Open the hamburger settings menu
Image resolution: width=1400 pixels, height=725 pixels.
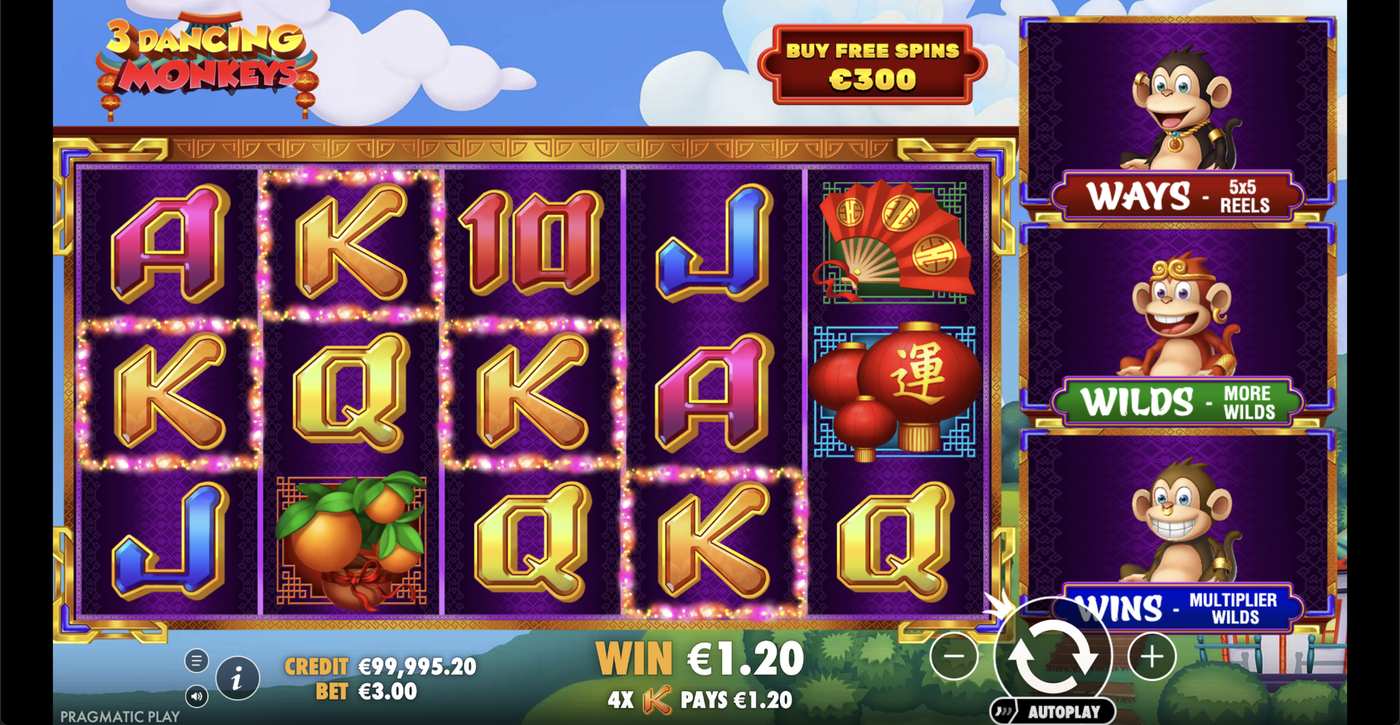click(196, 661)
